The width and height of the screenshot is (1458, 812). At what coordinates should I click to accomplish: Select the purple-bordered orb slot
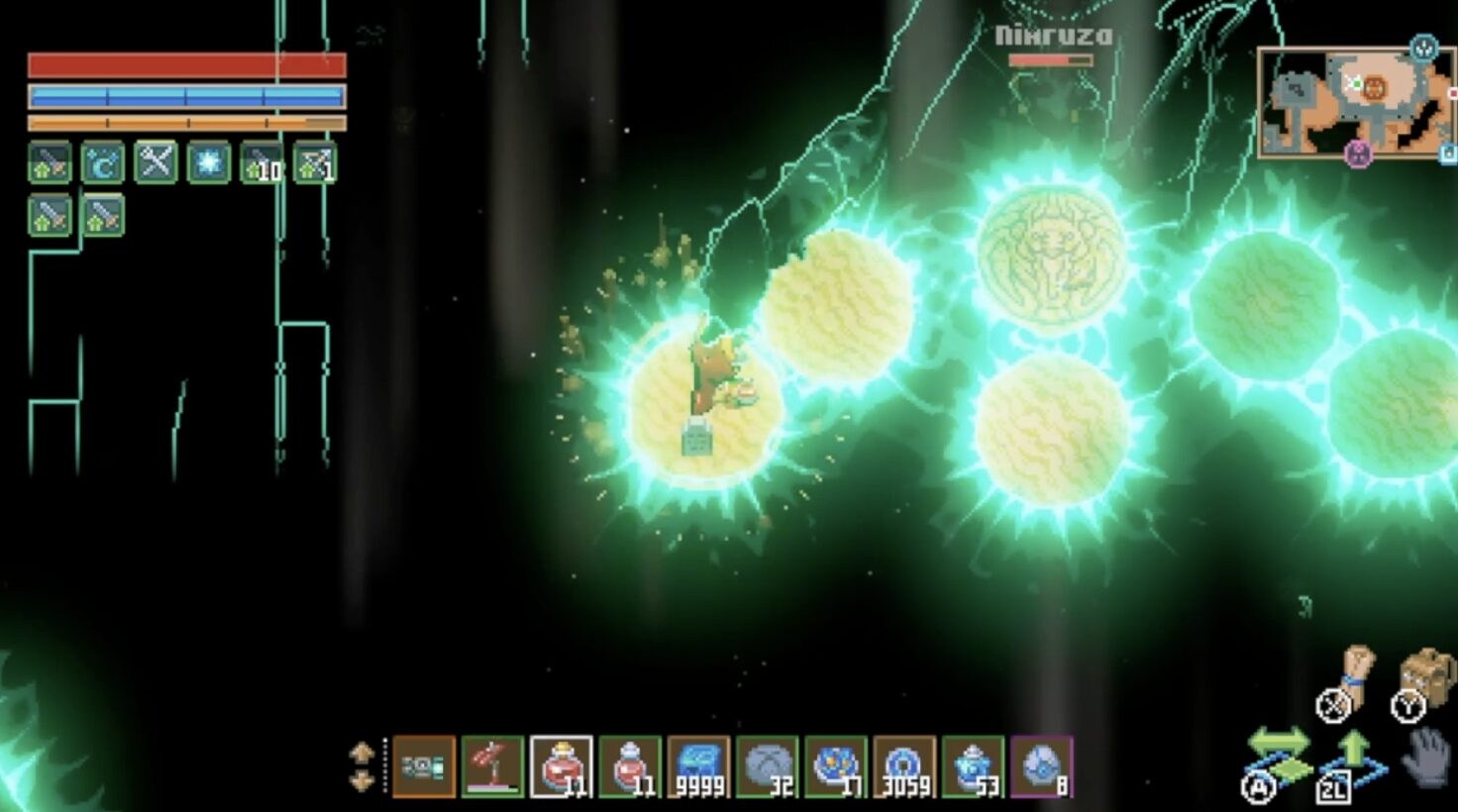(x=1042, y=766)
